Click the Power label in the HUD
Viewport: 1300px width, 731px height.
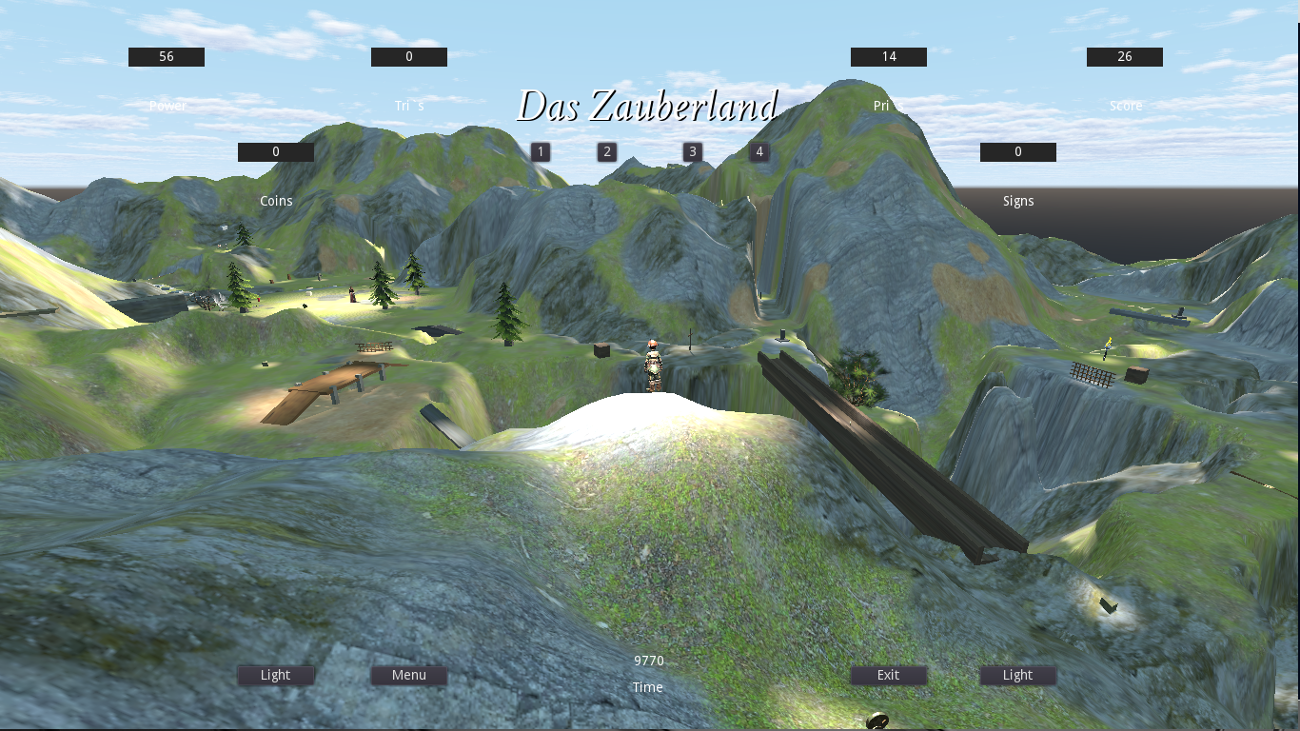166,104
